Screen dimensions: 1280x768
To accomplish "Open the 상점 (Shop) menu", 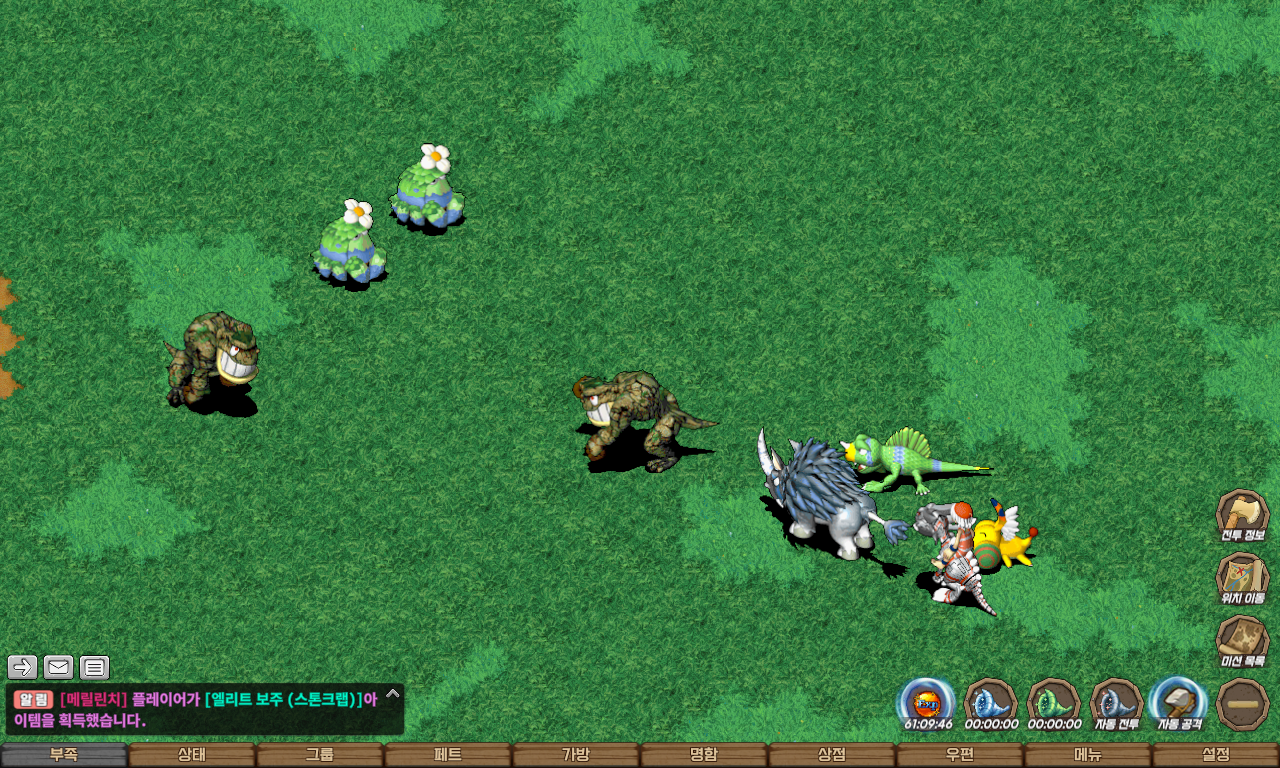I will point(832,755).
